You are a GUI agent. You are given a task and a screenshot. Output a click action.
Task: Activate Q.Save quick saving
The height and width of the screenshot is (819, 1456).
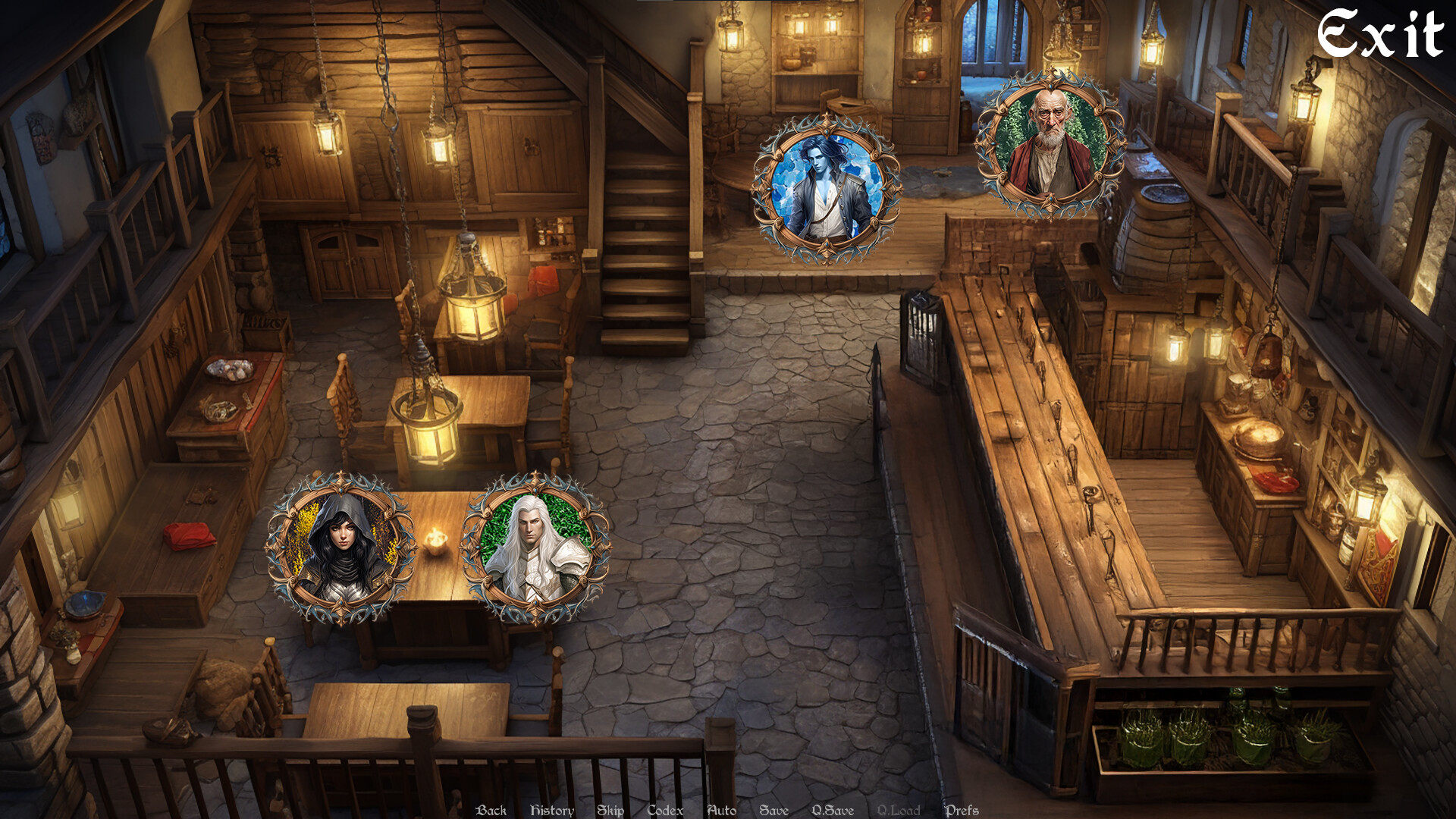coord(832,810)
